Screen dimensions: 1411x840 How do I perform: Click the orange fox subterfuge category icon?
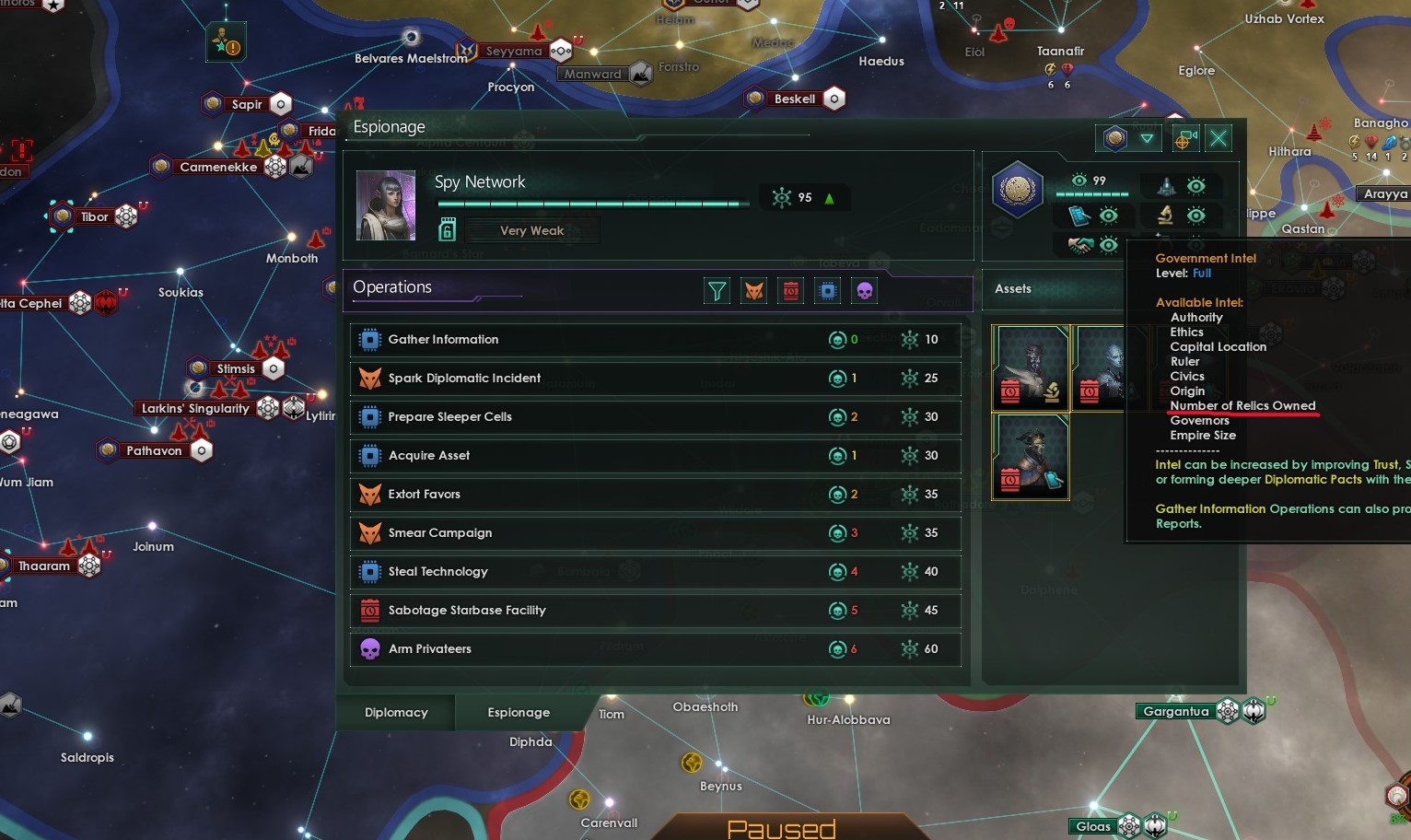[753, 290]
